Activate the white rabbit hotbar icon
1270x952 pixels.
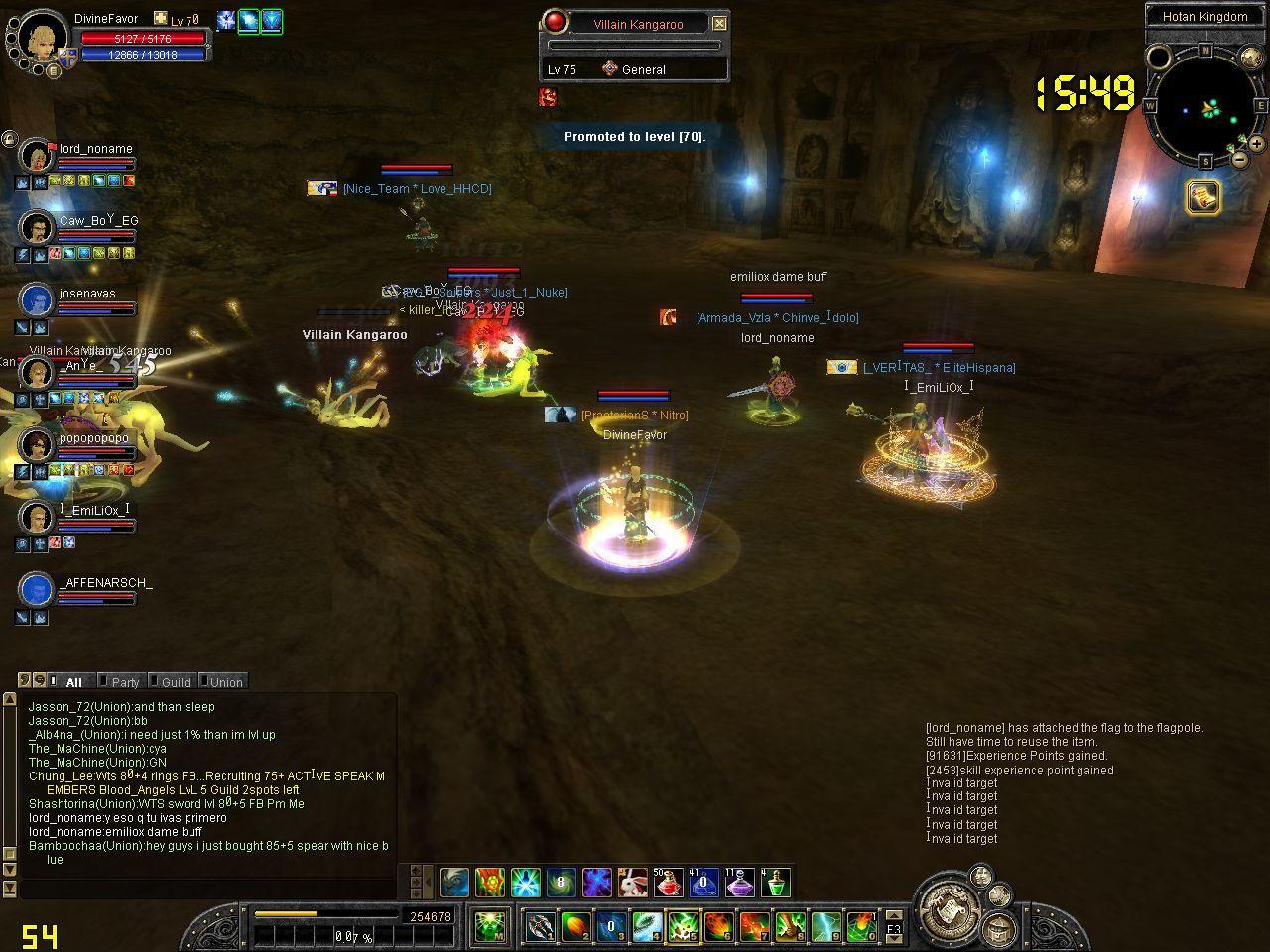[632, 882]
